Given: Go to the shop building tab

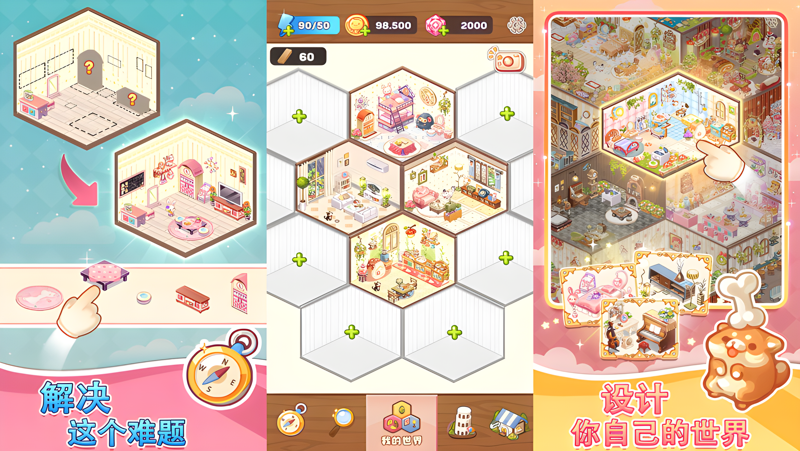Looking at the screenshot, I should [x=508, y=421].
